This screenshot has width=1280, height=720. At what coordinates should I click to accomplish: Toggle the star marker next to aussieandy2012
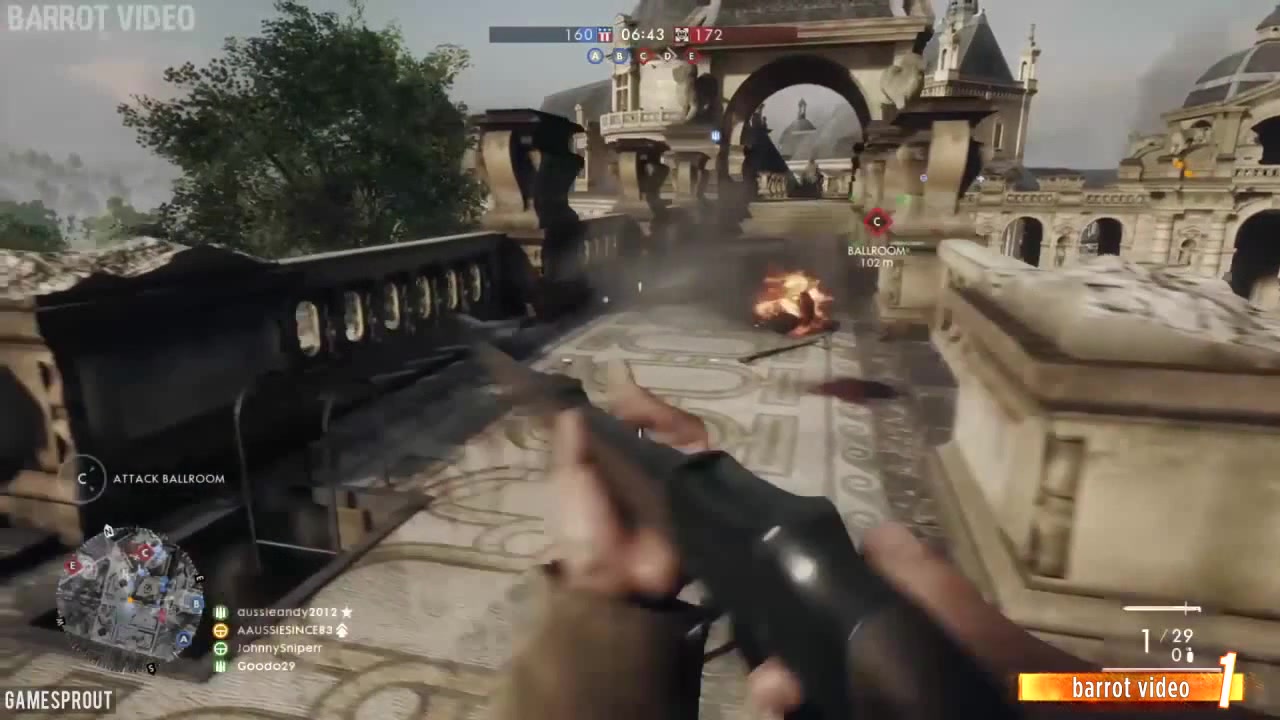[x=345, y=612]
